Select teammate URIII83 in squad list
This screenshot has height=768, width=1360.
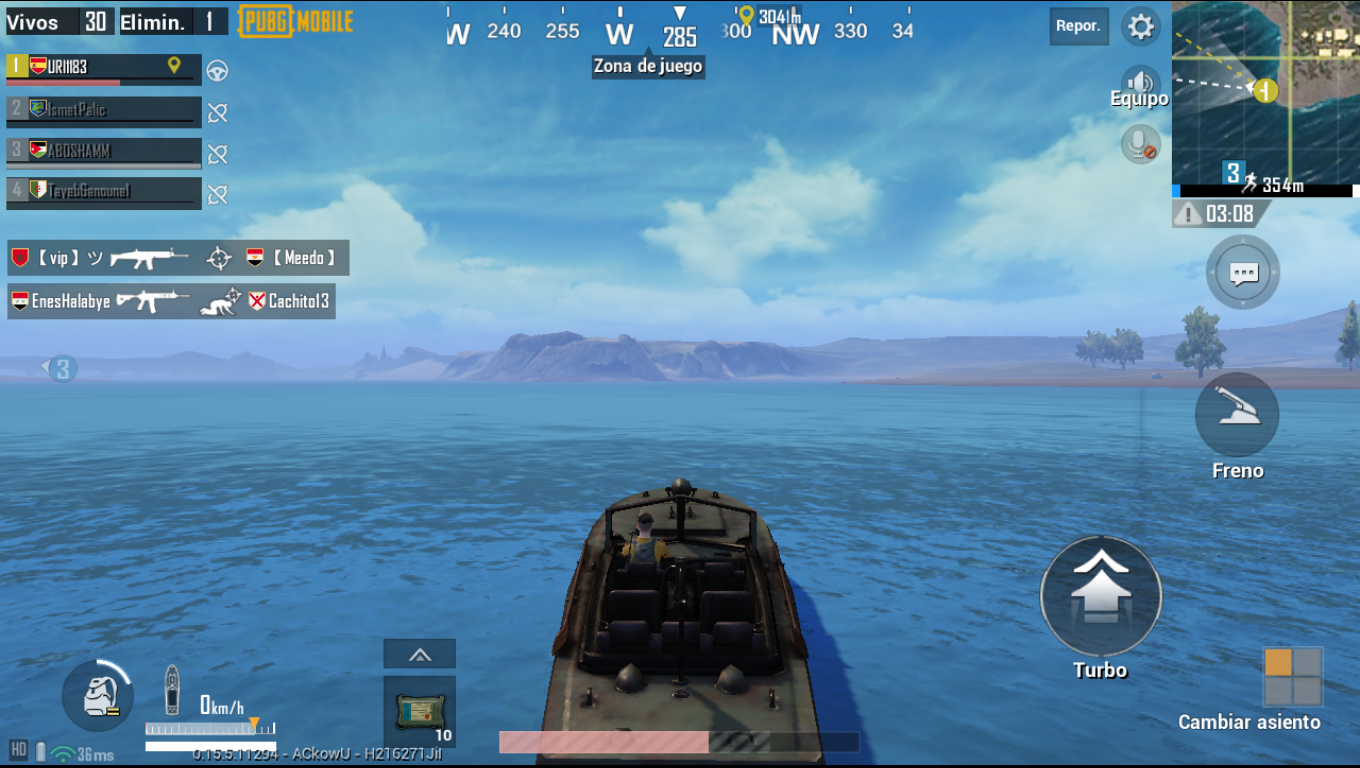pyautogui.click(x=104, y=69)
